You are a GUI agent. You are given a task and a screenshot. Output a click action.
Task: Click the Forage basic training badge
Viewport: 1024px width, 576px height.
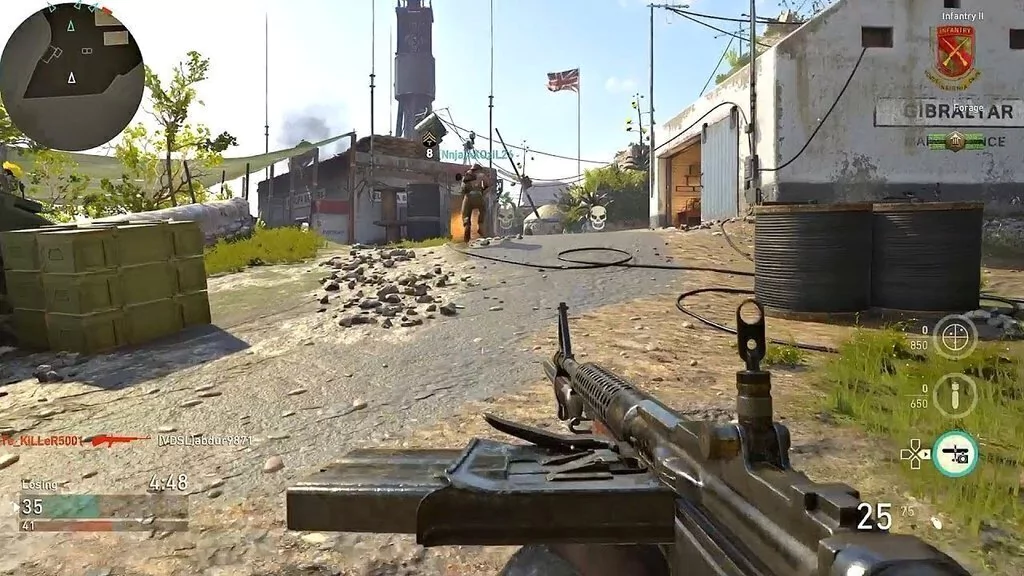pyautogui.click(x=956, y=141)
